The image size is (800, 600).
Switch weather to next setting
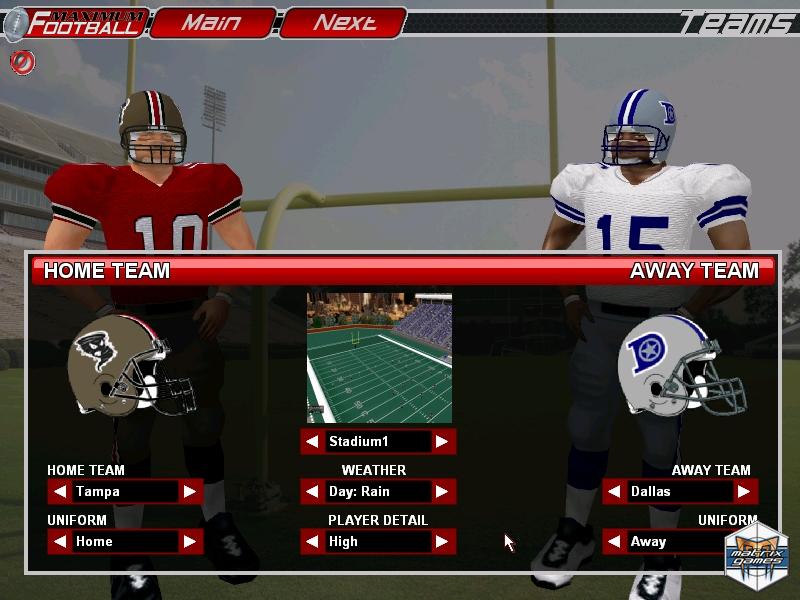(x=442, y=491)
